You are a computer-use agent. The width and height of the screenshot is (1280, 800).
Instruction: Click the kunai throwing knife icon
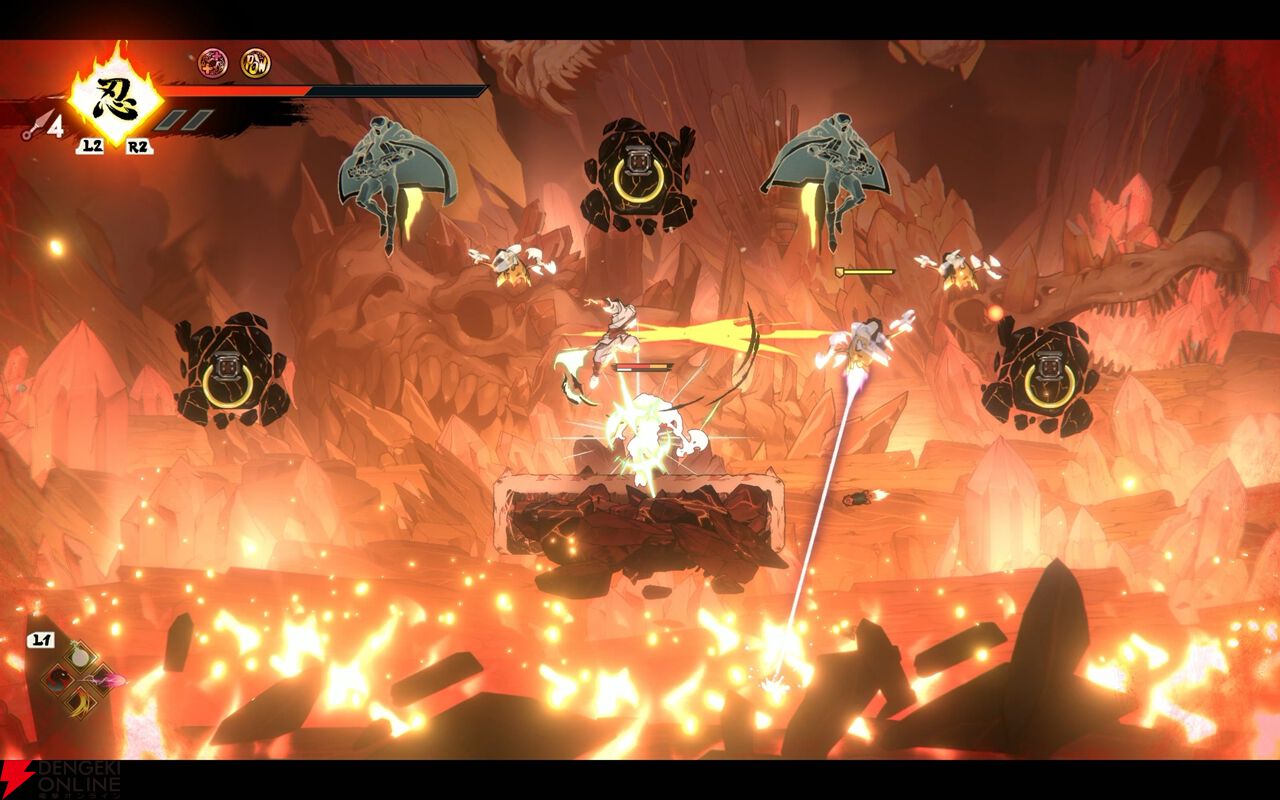point(38,125)
